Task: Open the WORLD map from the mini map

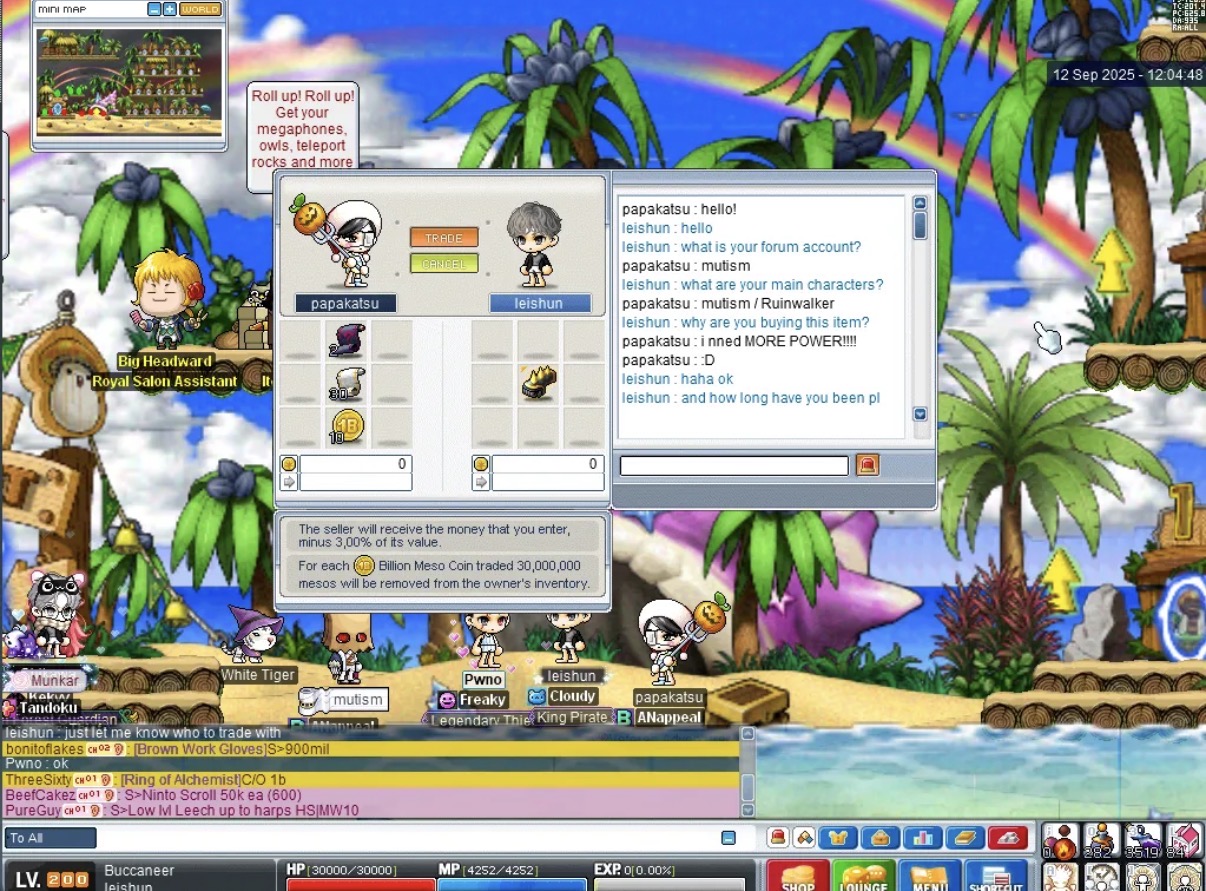Action: (200, 9)
